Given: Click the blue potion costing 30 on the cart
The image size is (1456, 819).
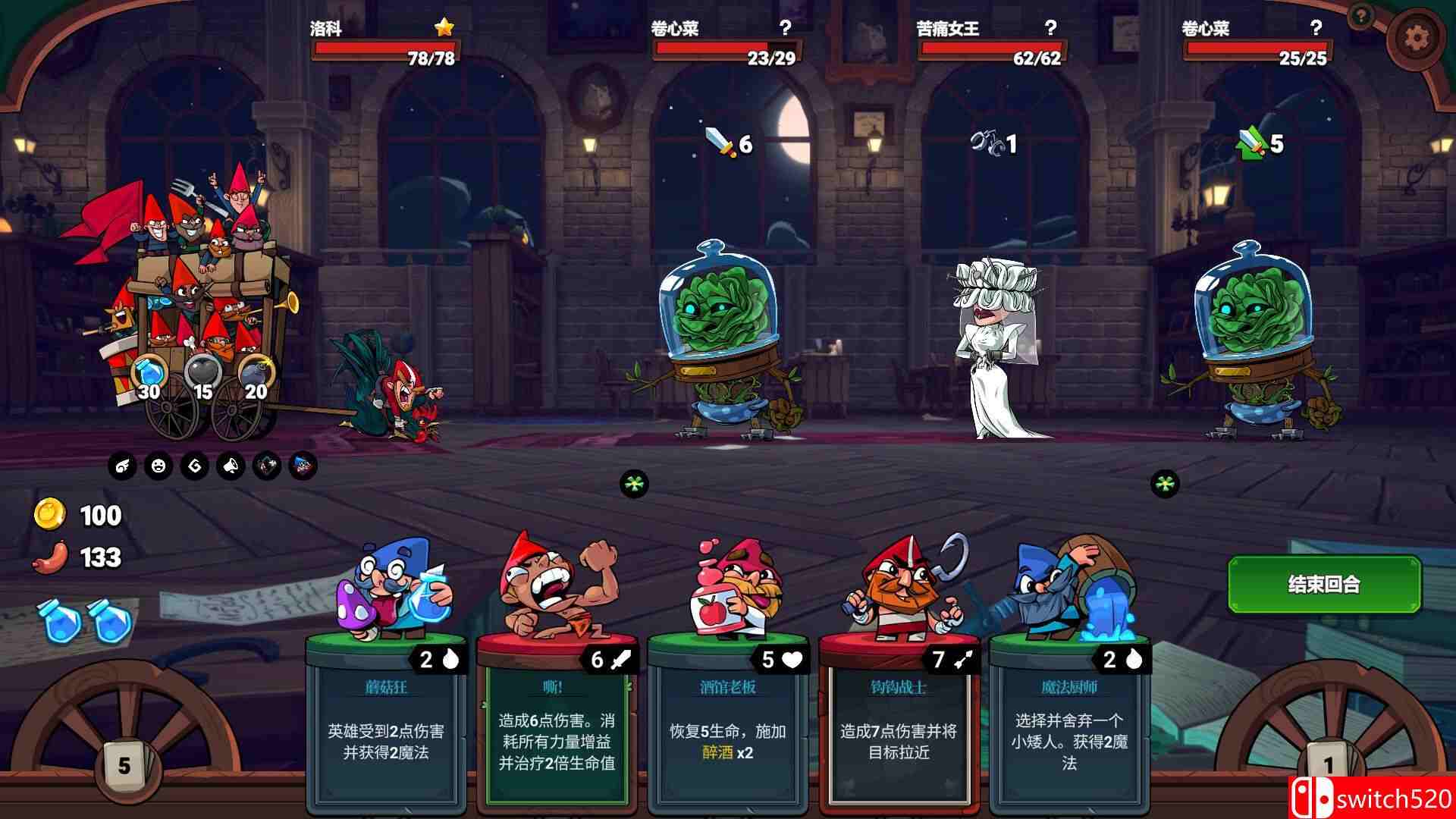Looking at the screenshot, I should click(148, 372).
